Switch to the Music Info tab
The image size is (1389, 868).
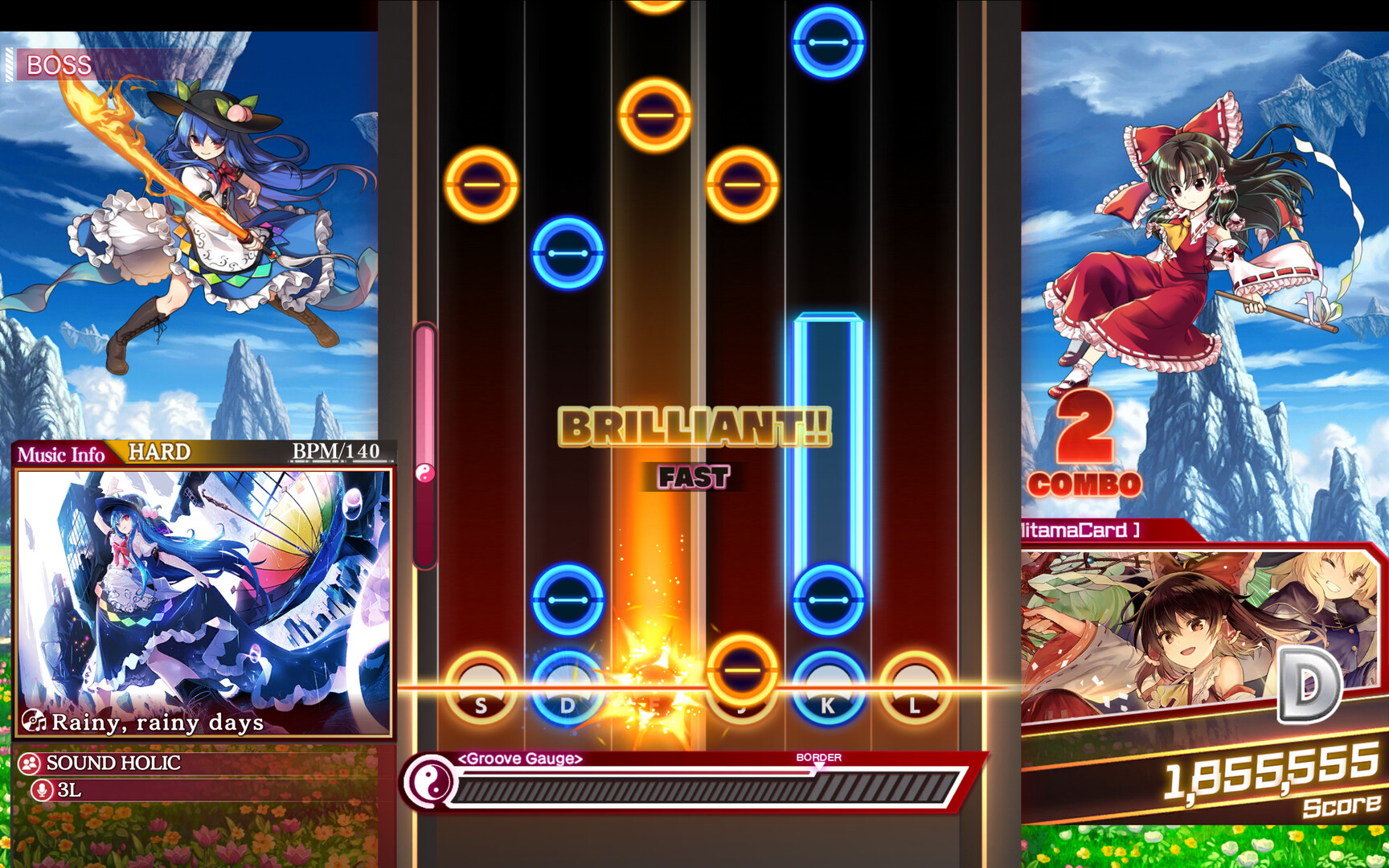tap(60, 455)
